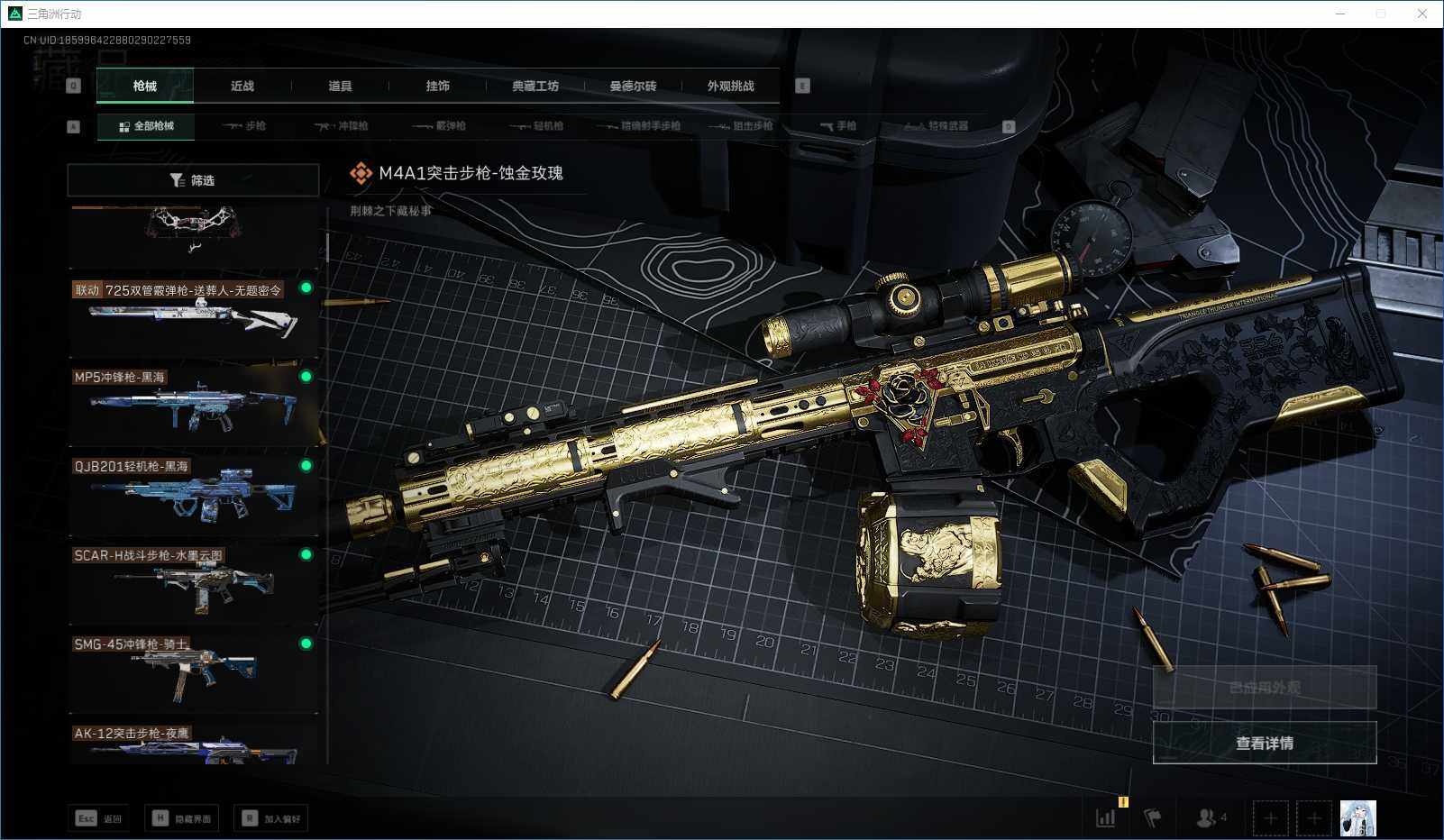
Task: Filter by 冲锋枪 submachine guns
Action: pyautogui.click(x=342, y=126)
